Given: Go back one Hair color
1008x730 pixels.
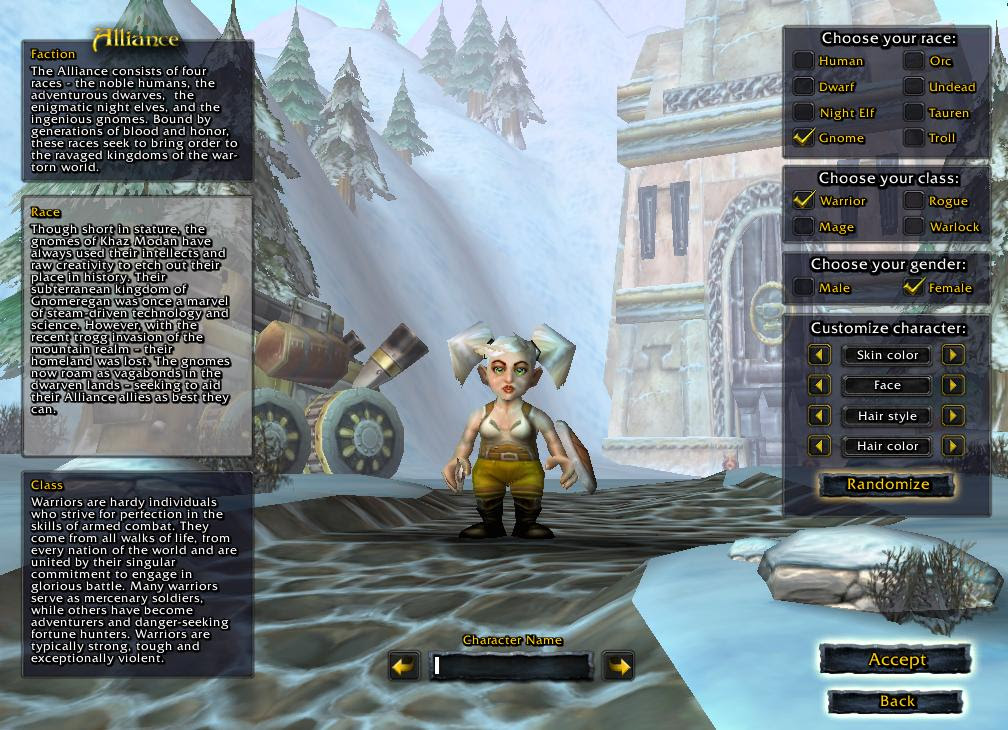Looking at the screenshot, I should tap(820, 446).
